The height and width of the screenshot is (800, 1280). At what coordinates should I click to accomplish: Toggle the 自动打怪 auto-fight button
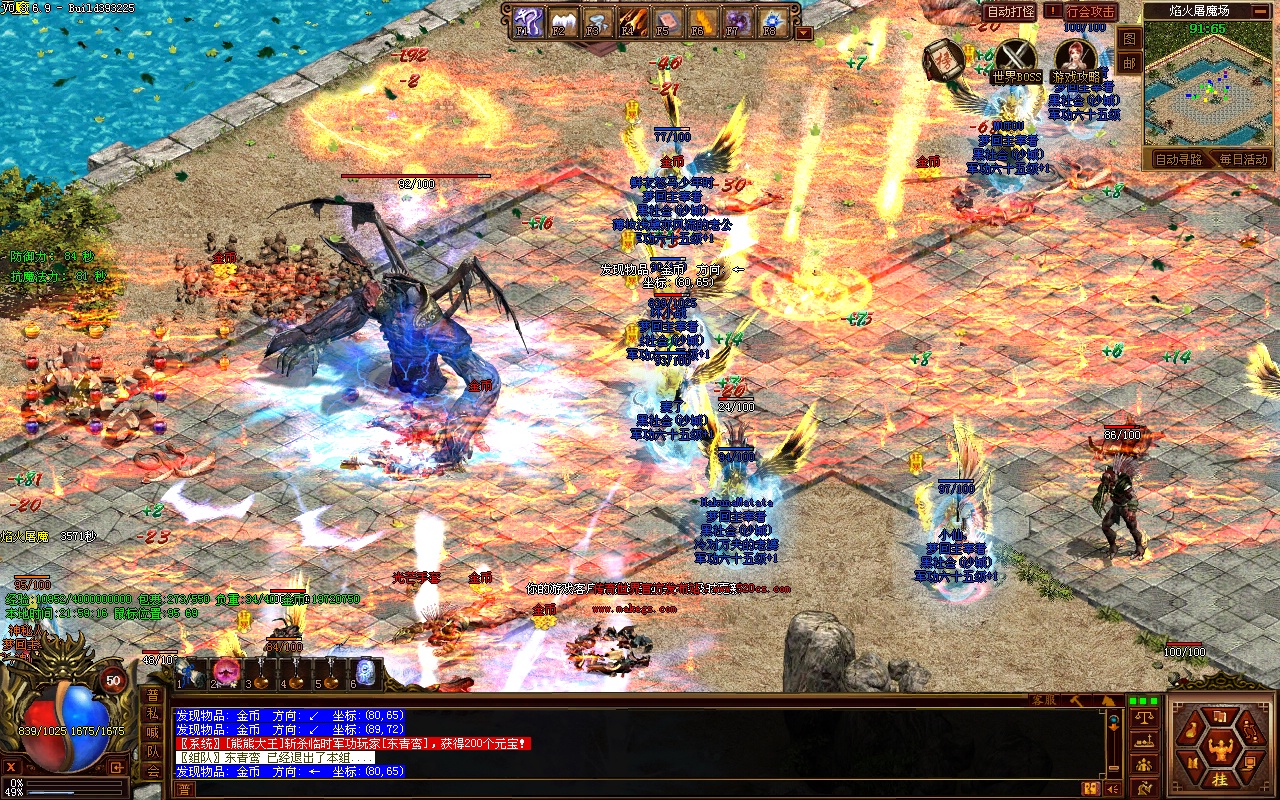(x=1010, y=12)
